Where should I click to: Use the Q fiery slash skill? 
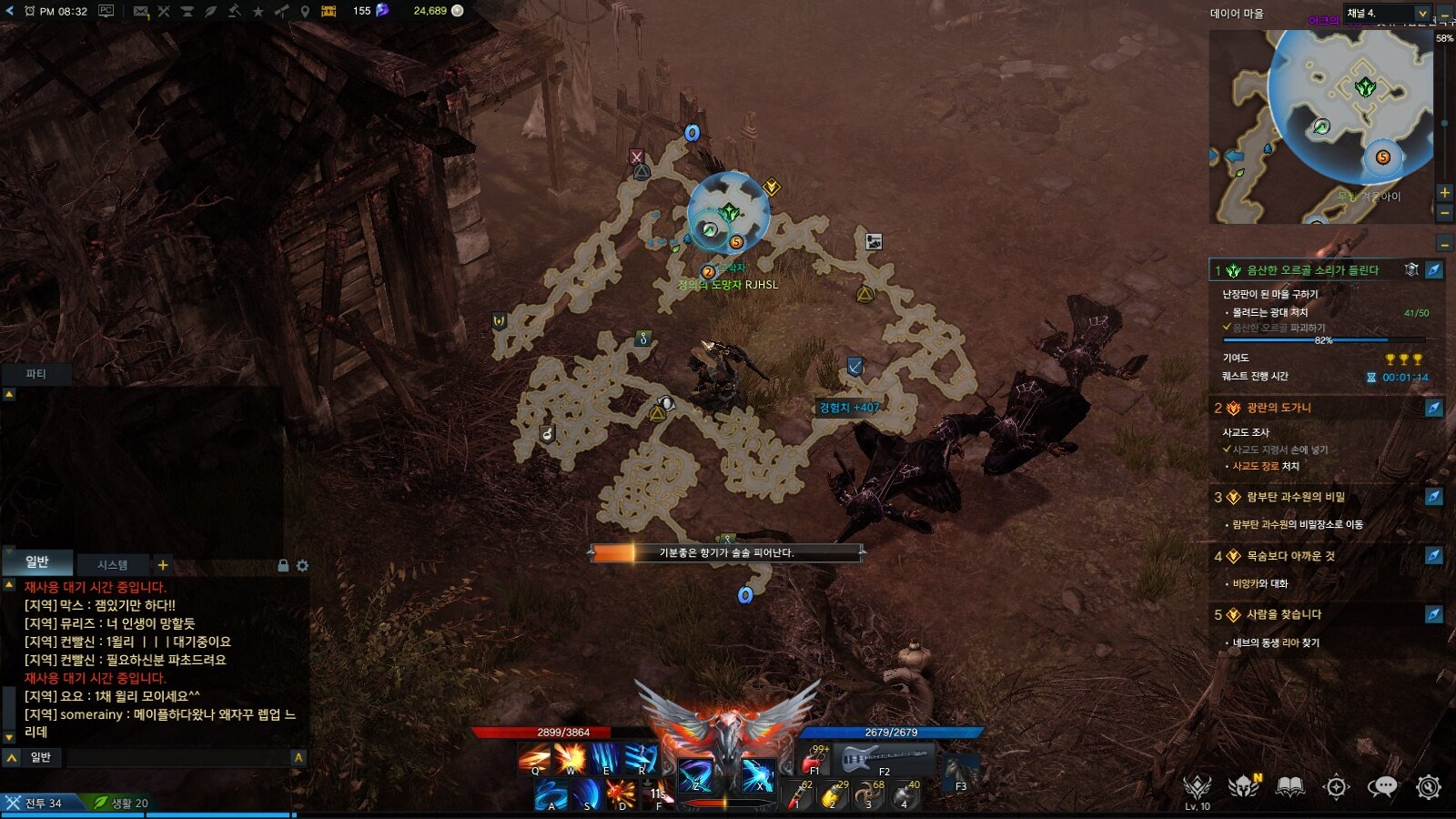[x=534, y=758]
